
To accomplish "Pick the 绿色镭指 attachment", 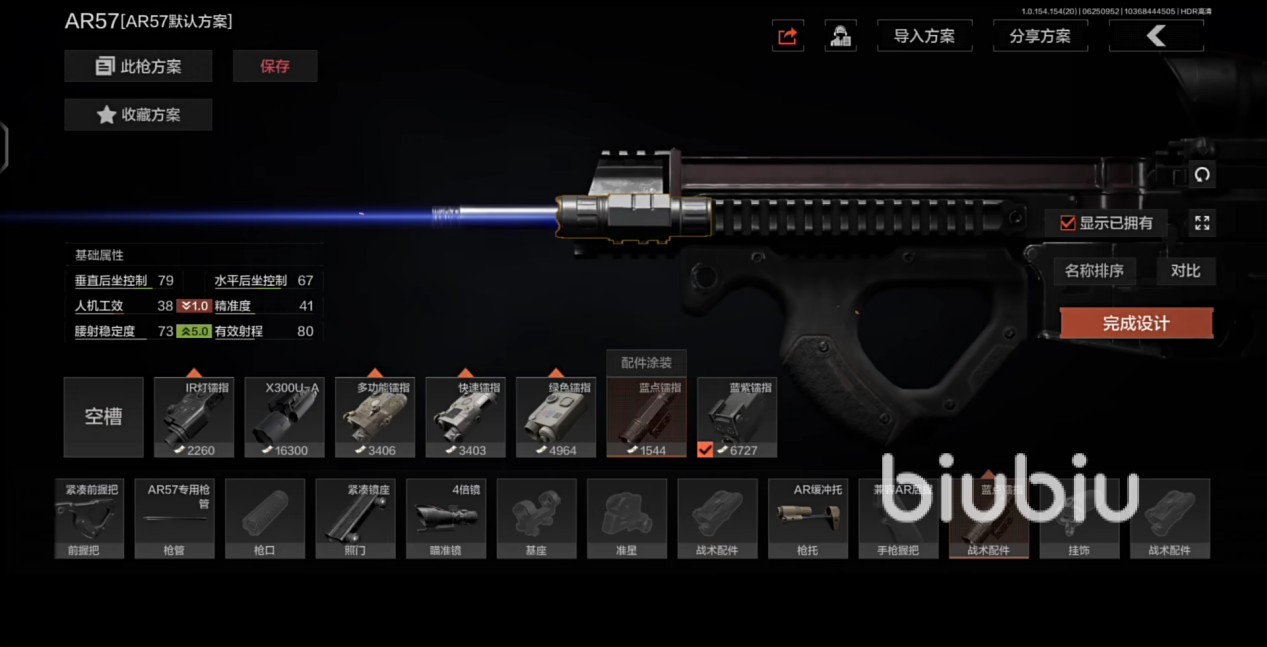I will tap(556, 418).
